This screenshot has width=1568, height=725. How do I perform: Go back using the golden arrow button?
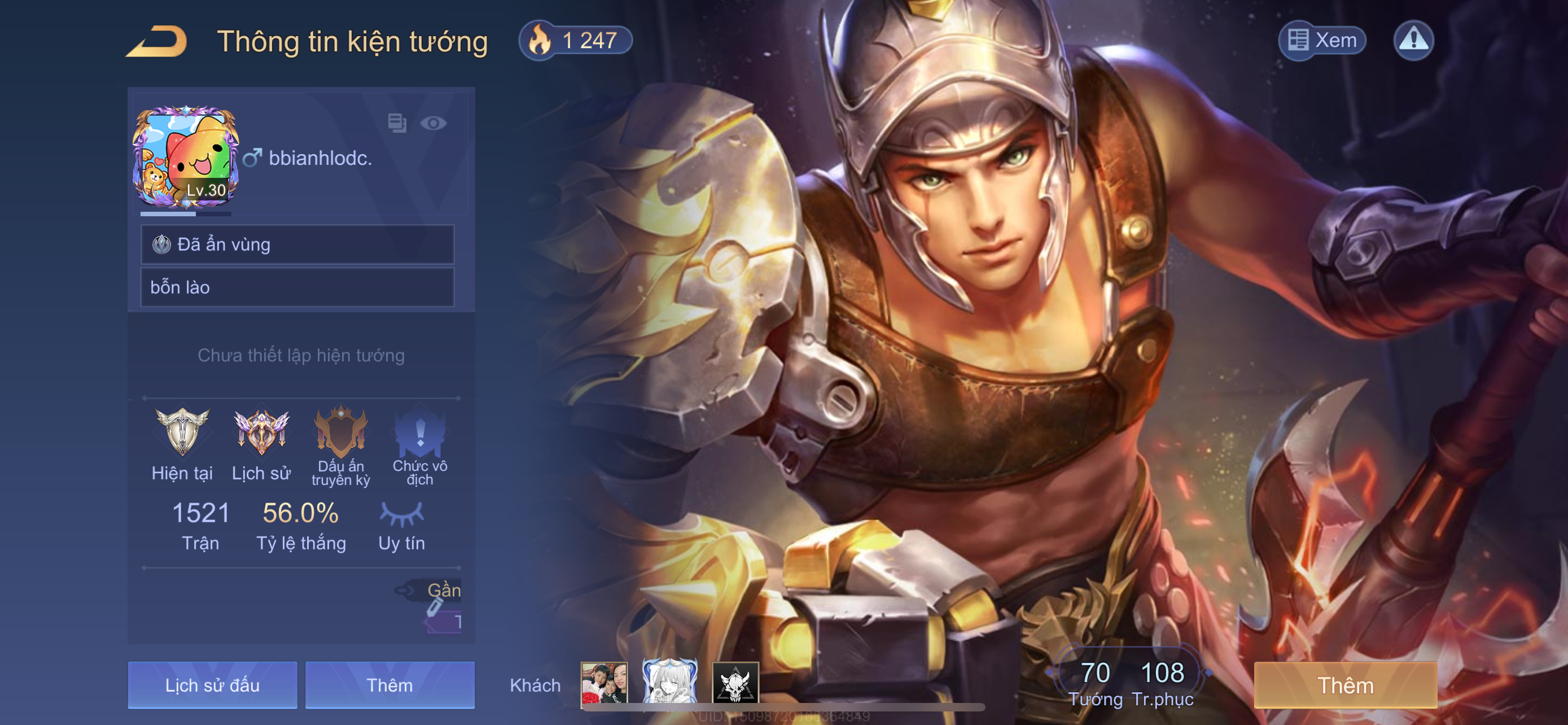(157, 41)
